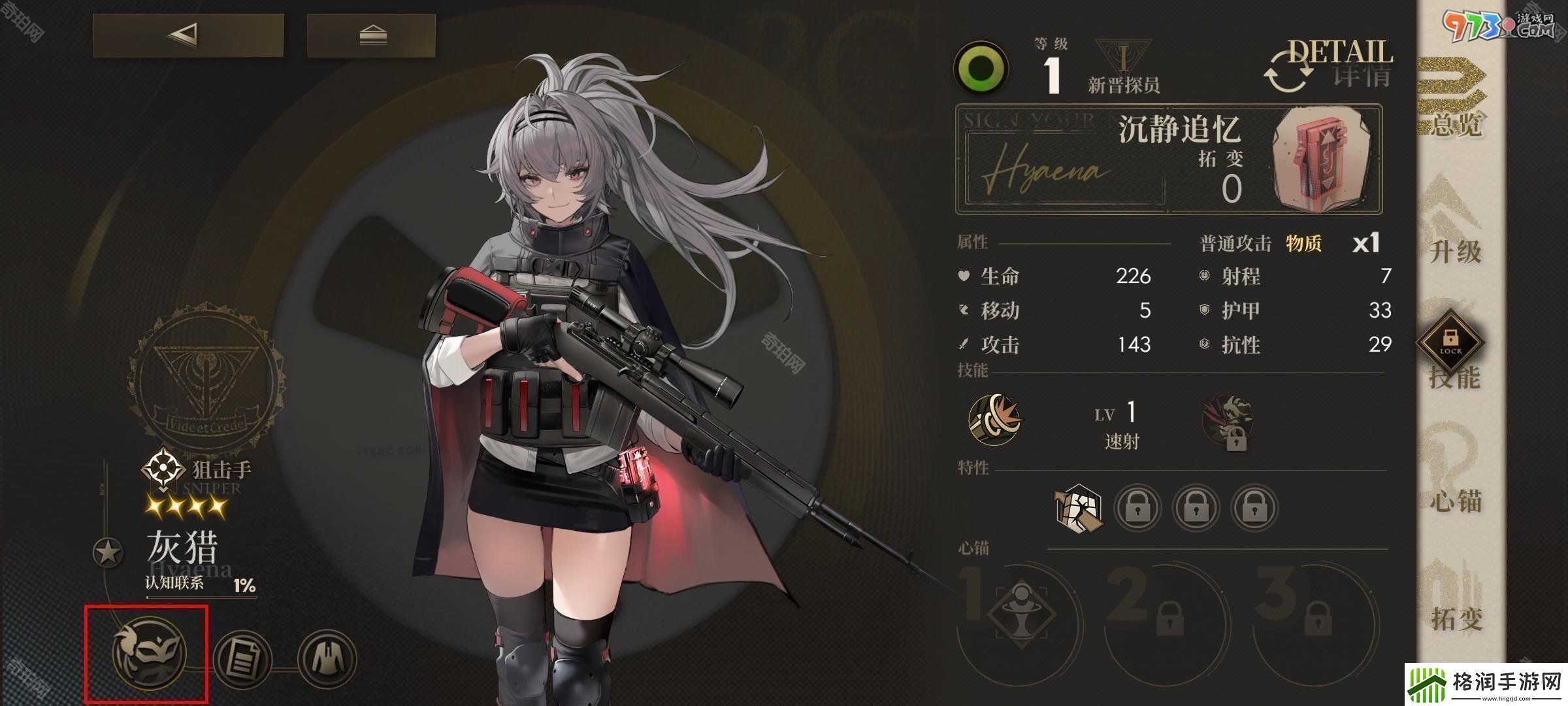
Task: Inspect the locked second skill icon
Action: click(x=1227, y=422)
